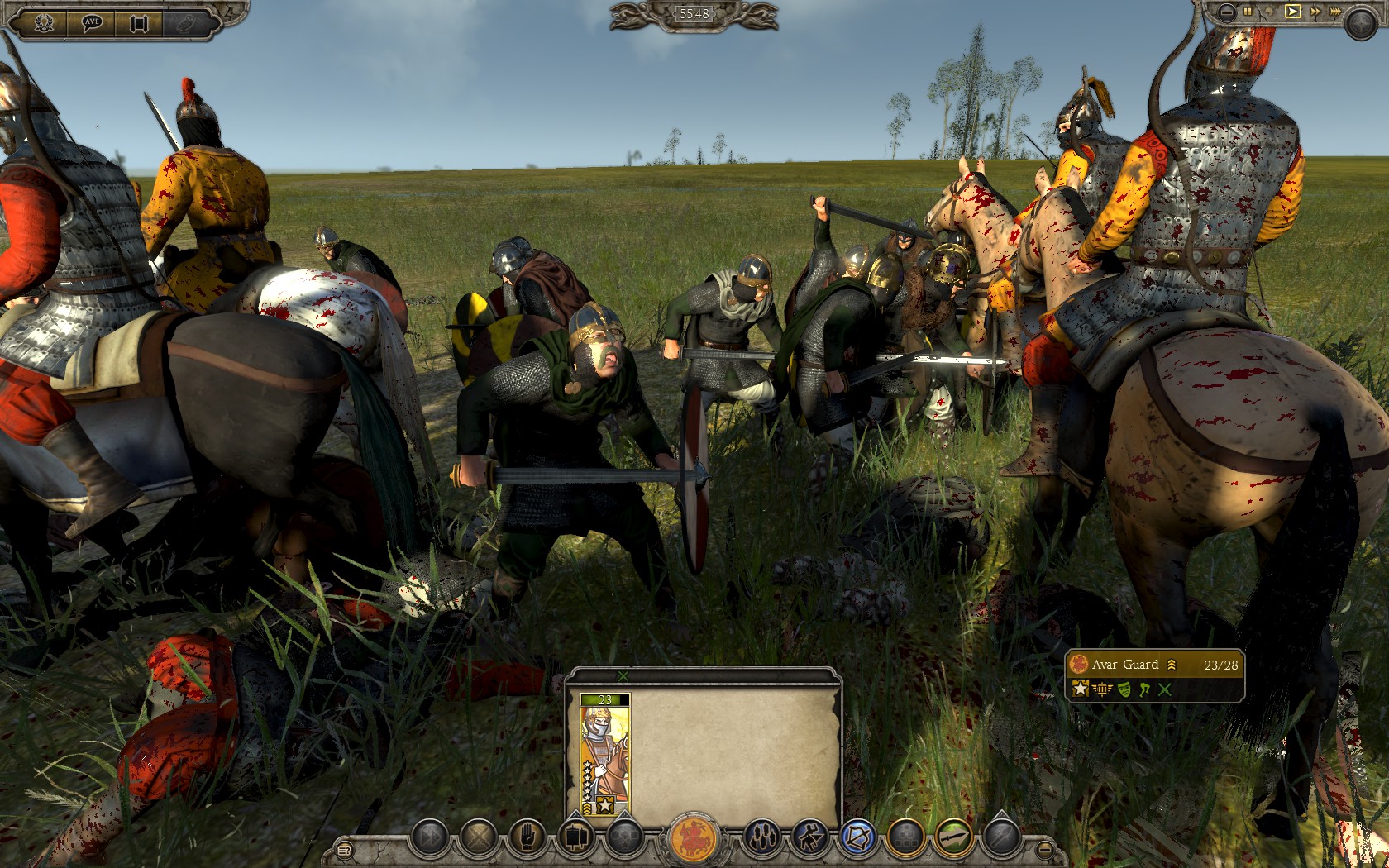Toggle the skirmish running archer mode
Image resolution: width=1389 pixels, height=868 pixels.
coord(809,839)
